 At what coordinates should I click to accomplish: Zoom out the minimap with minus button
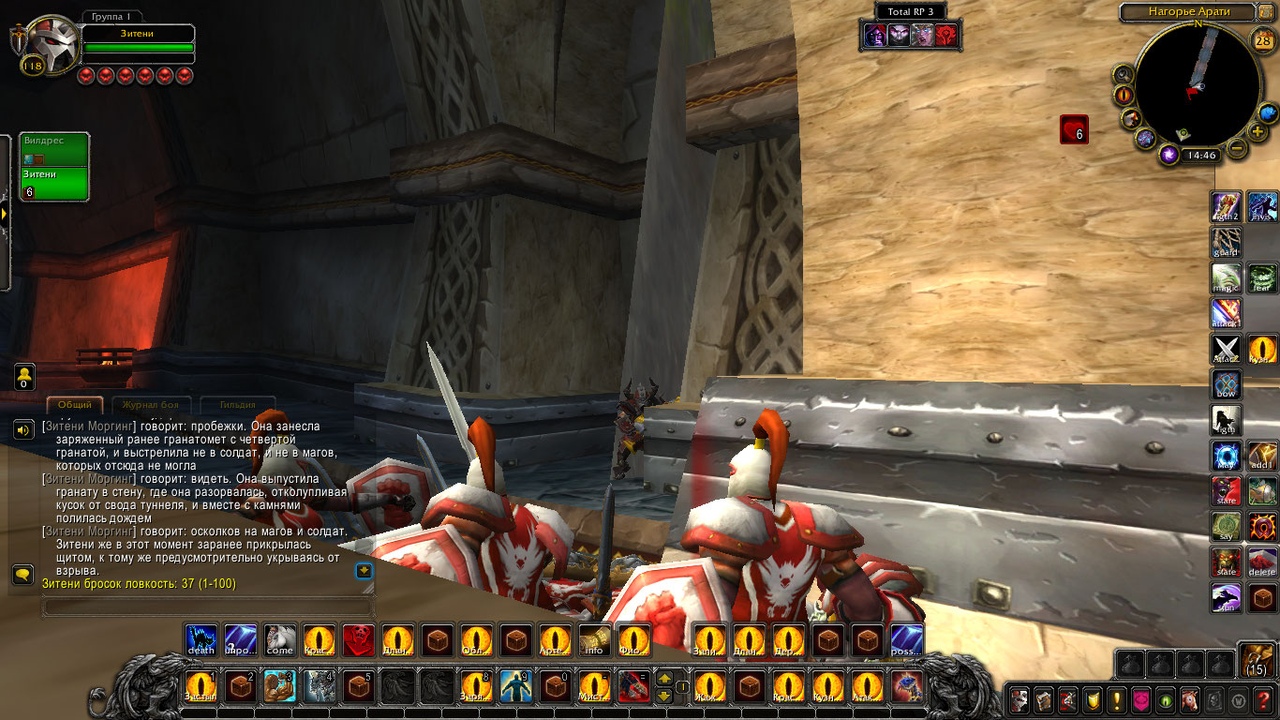click(1237, 149)
